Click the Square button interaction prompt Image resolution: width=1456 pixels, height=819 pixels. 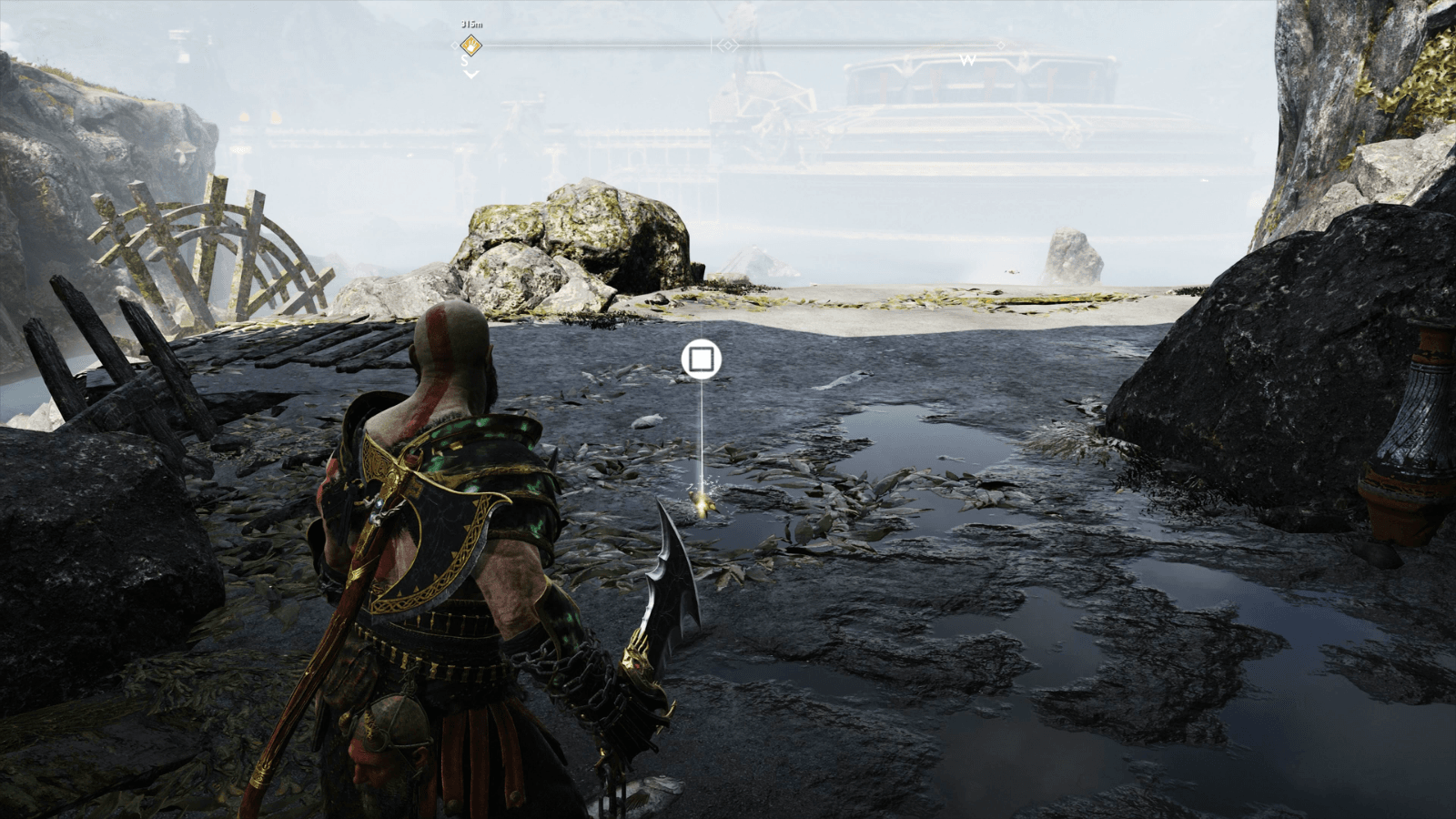click(701, 360)
